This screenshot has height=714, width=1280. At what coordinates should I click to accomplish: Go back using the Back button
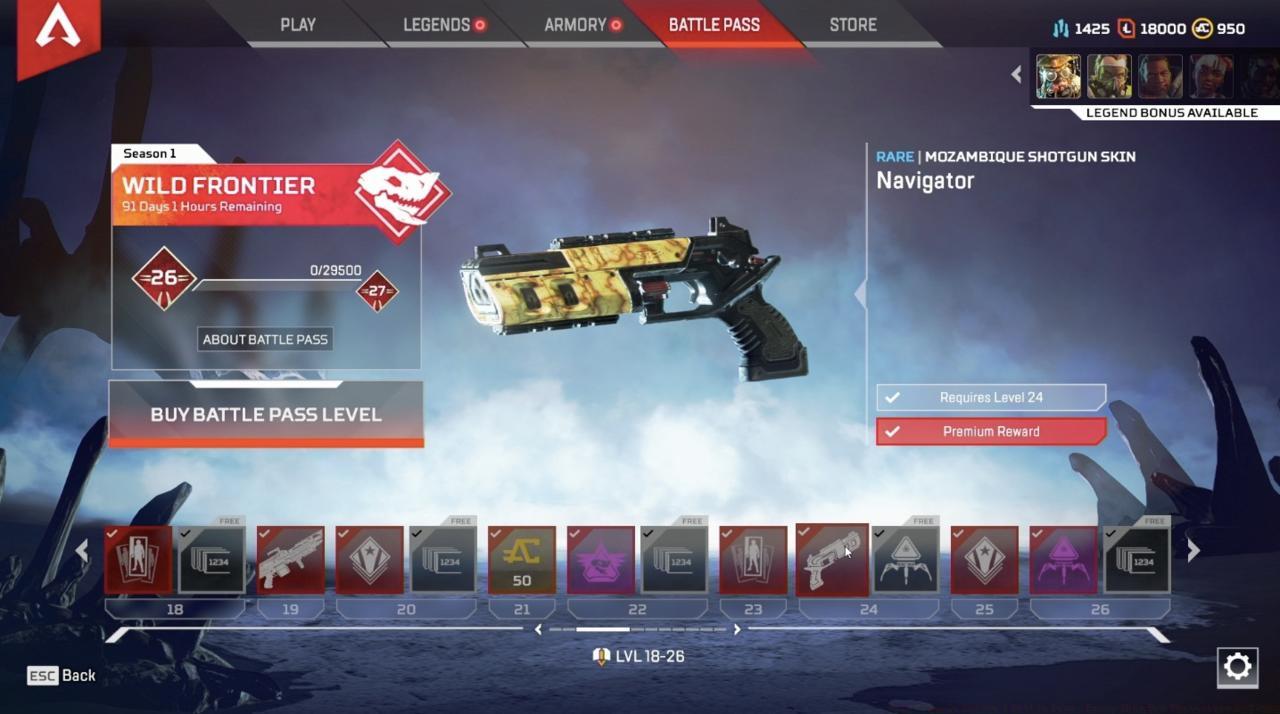62,676
